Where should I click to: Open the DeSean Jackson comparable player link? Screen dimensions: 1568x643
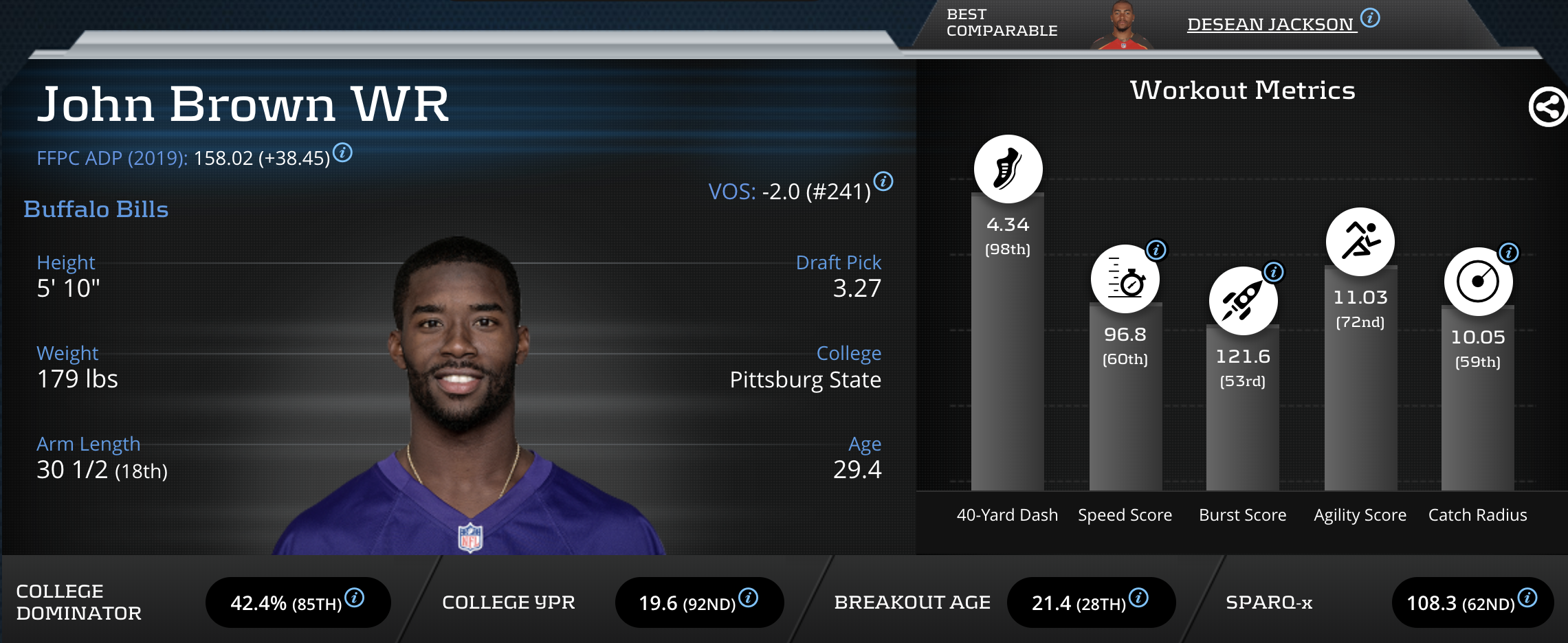click(x=1270, y=25)
